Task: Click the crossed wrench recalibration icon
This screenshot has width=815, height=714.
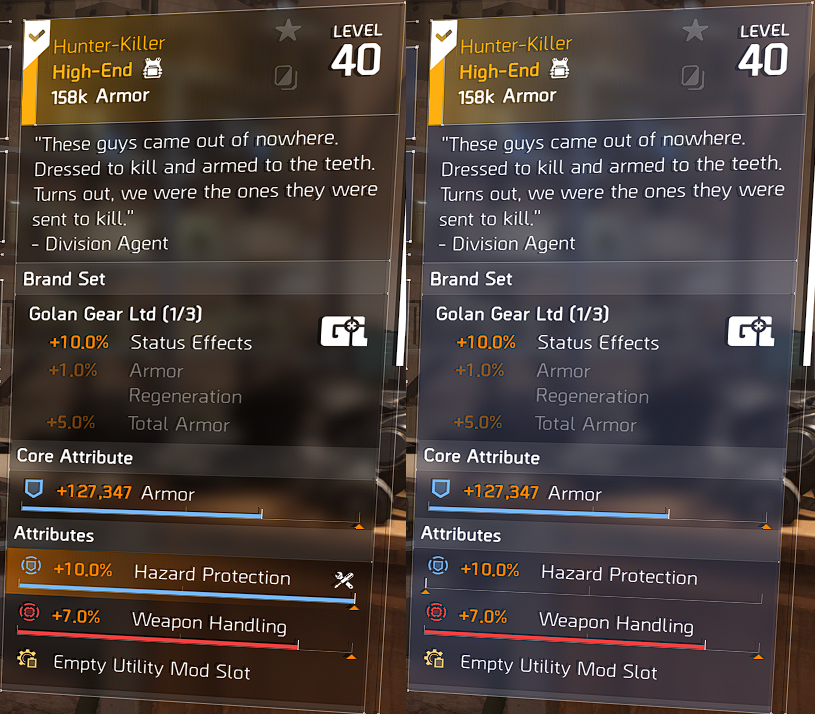Action: click(345, 580)
